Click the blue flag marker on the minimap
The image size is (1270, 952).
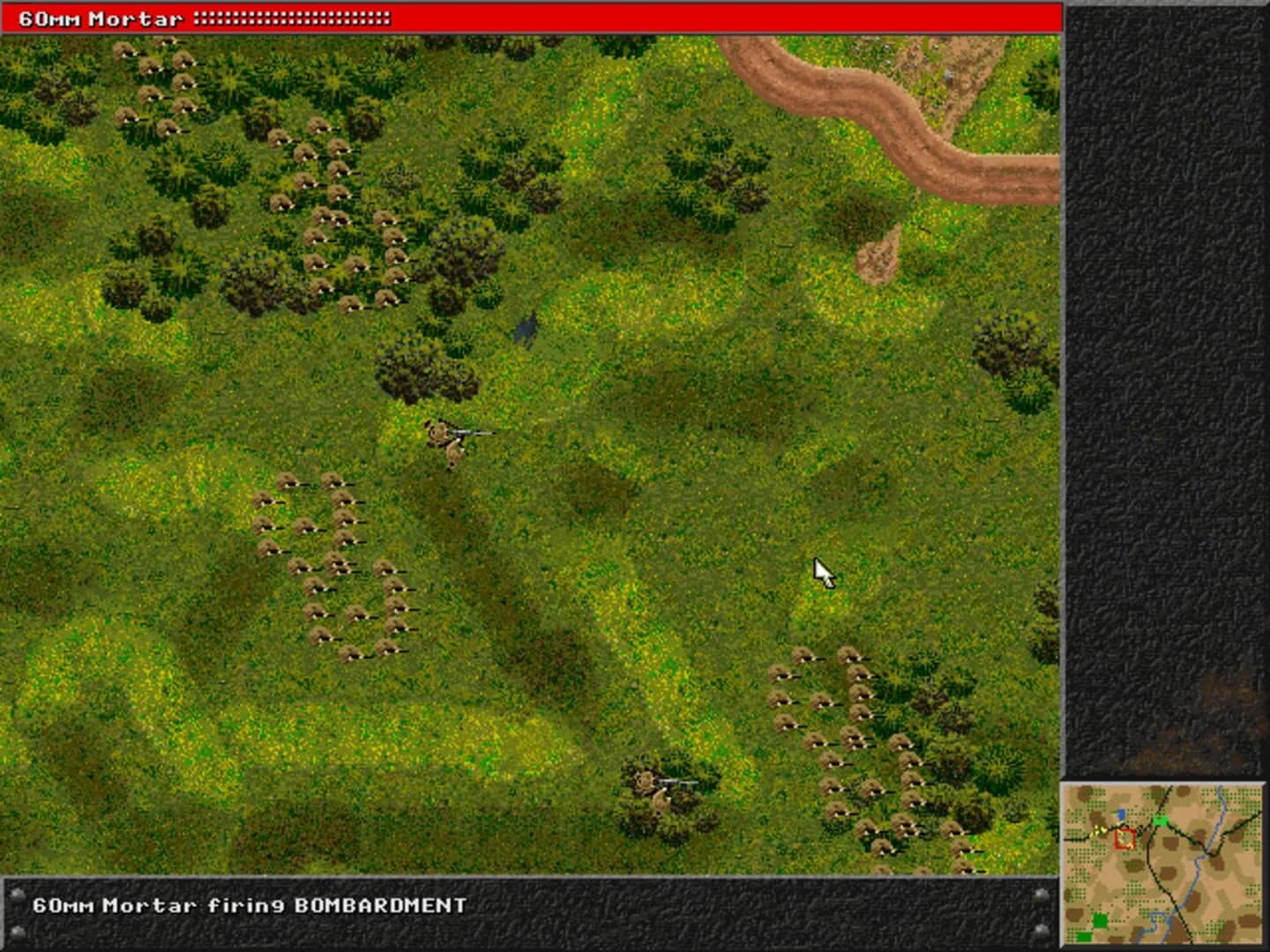1123,814
